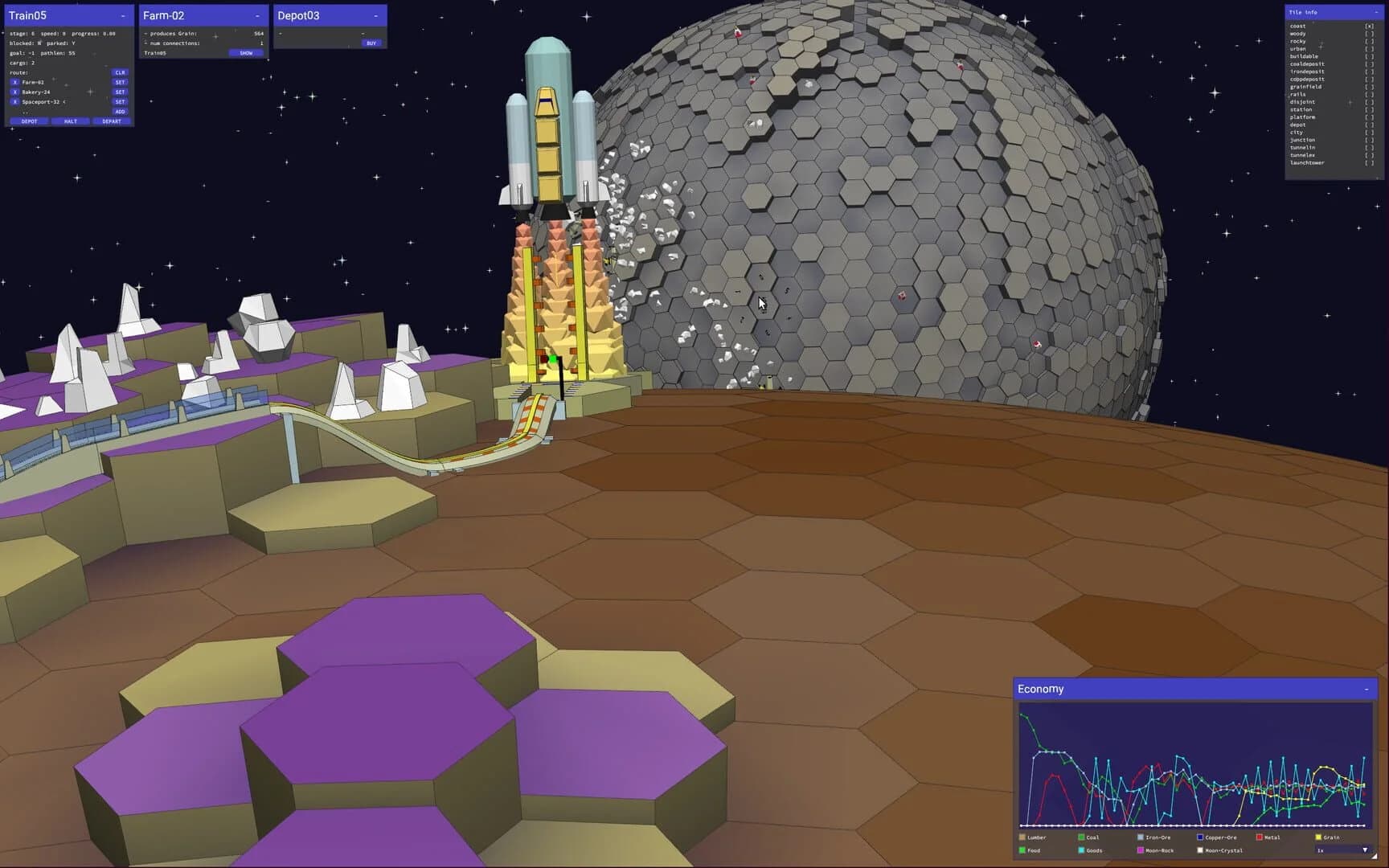The height and width of the screenshot is (868, 1389).
Task: Collapse the Tile Info panel
Action: click(x=1376, y=13)
